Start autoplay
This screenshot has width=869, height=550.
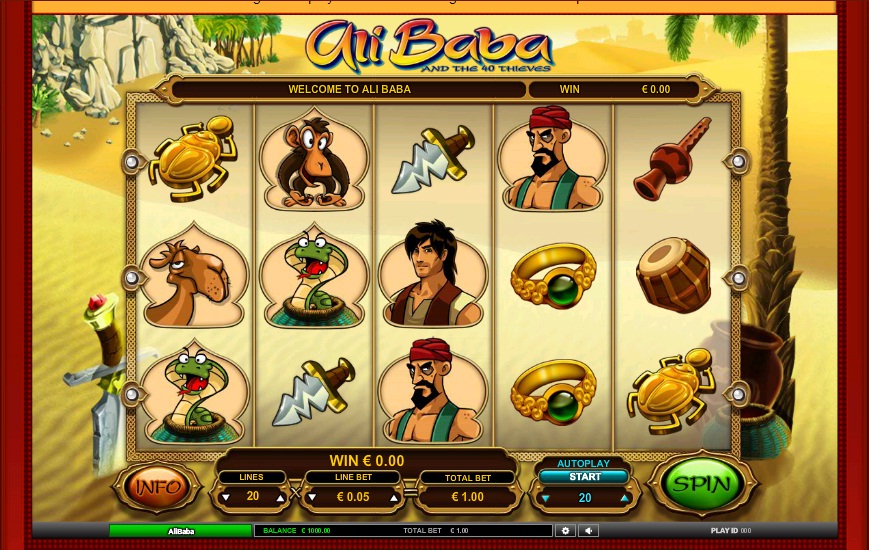tap(585, 477)
